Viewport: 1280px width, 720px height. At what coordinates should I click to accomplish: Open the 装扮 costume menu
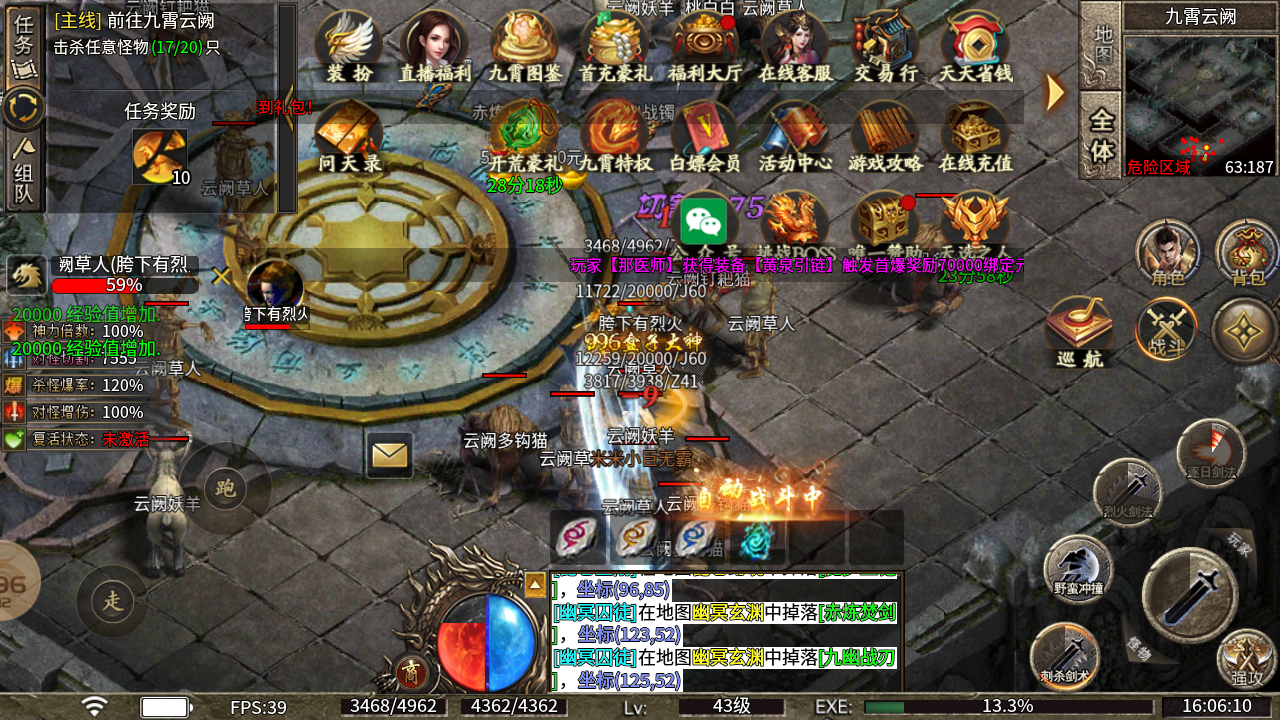tap(349, 47)
